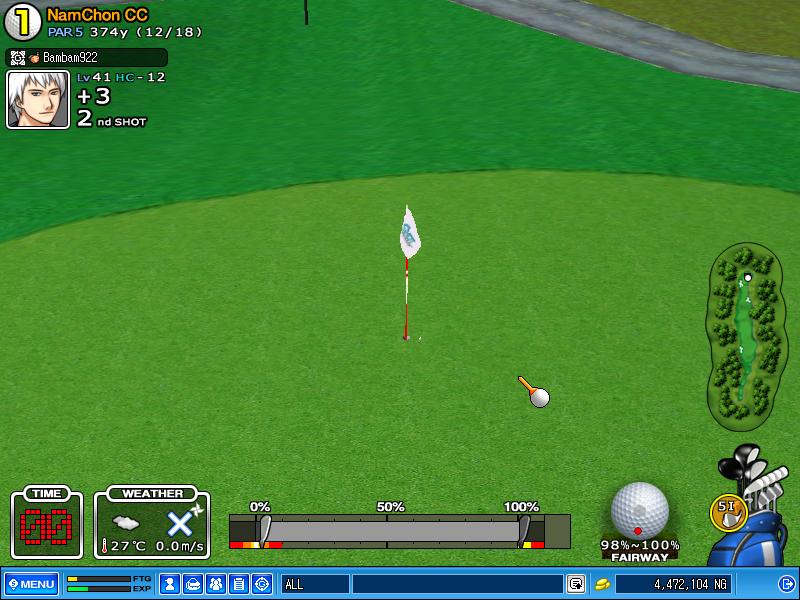Select the ALL chat channel box

314,584
